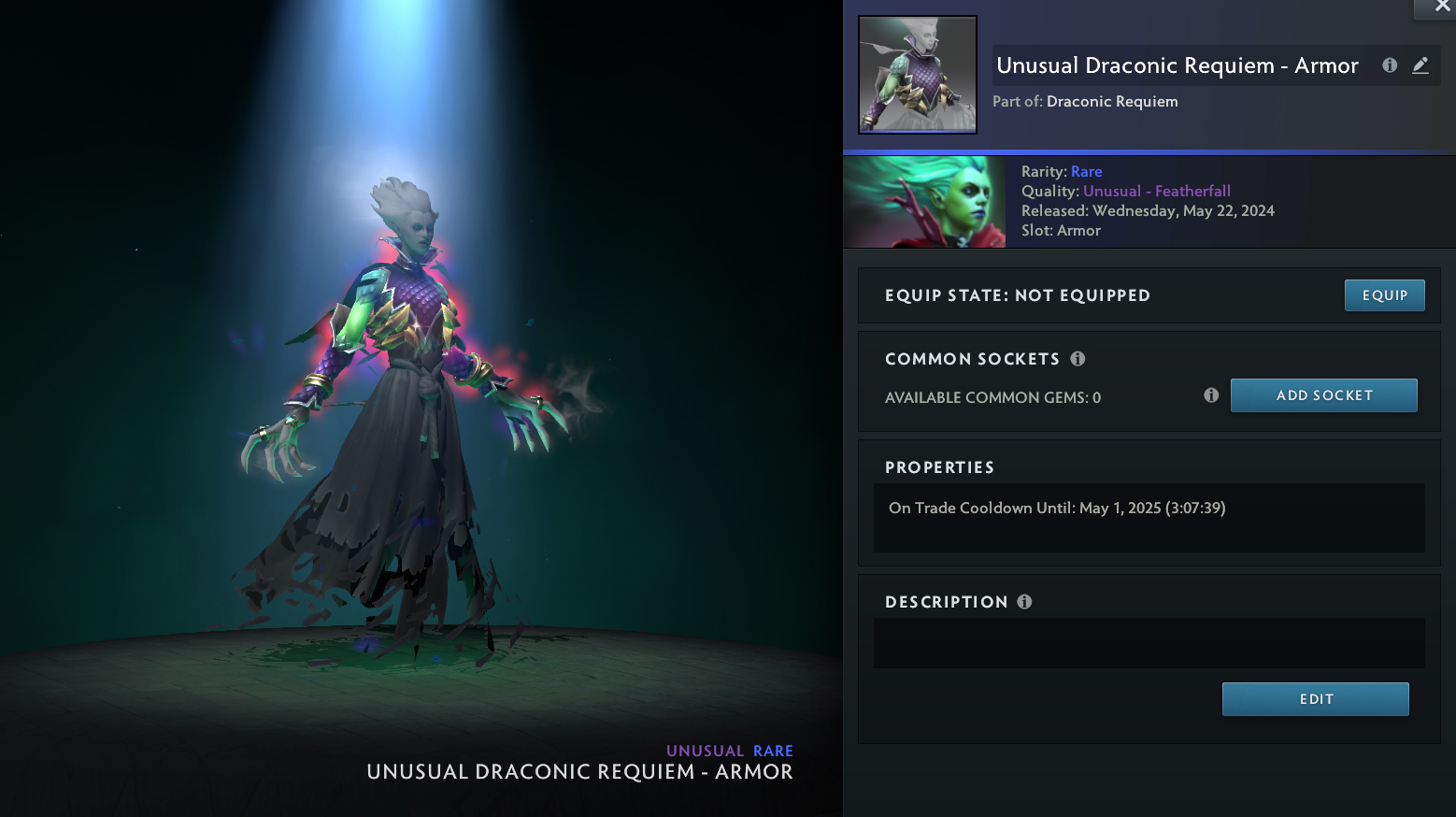The height and width of the screenshot is (817, 1456).
Task: Click the green-haired hero portrait
Action: pos(924,202)
